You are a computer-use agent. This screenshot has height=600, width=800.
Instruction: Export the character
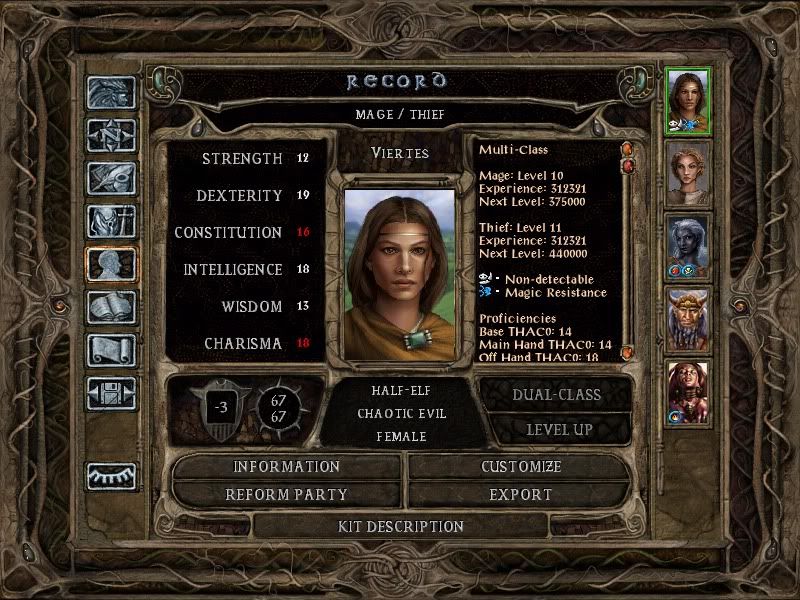pyautogui.click(x=521, y=494)
